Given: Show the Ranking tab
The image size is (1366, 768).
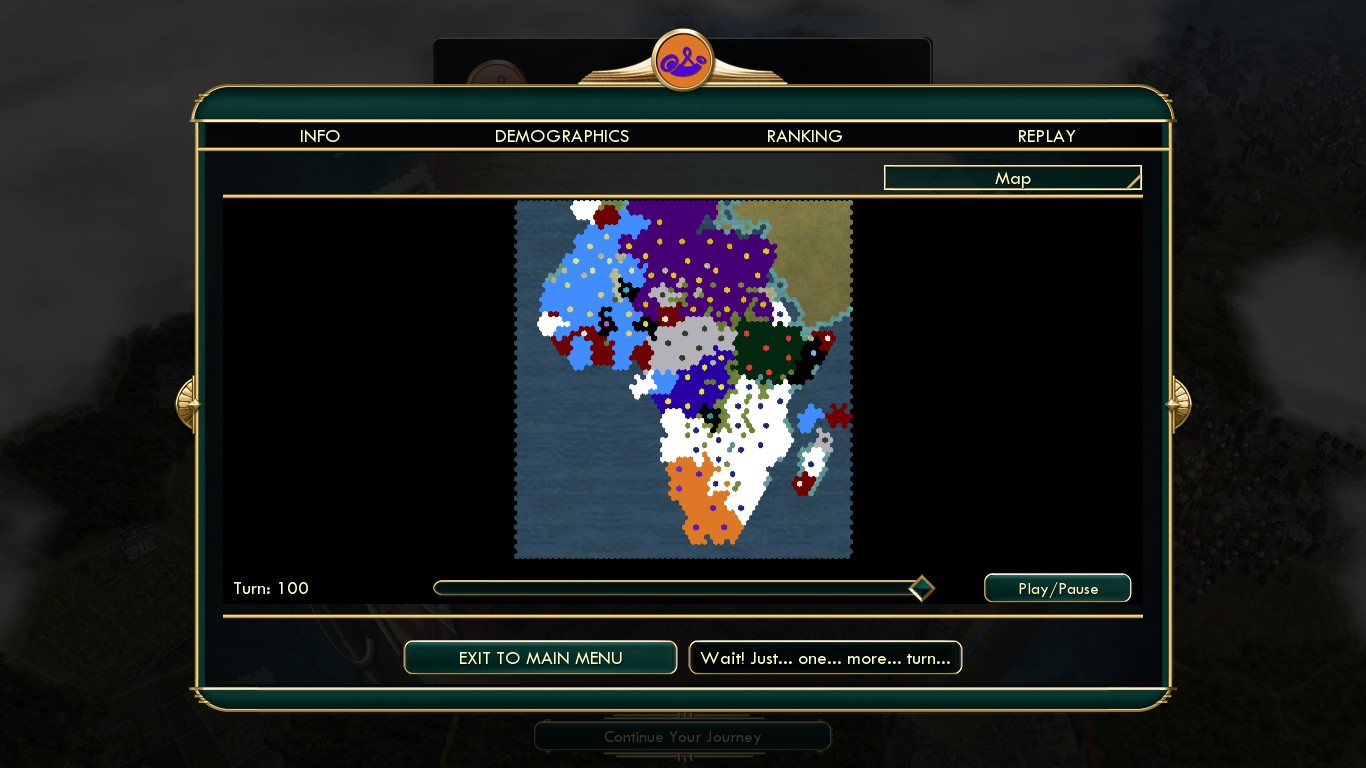Looking at the screenshot, I should point(804,136).
